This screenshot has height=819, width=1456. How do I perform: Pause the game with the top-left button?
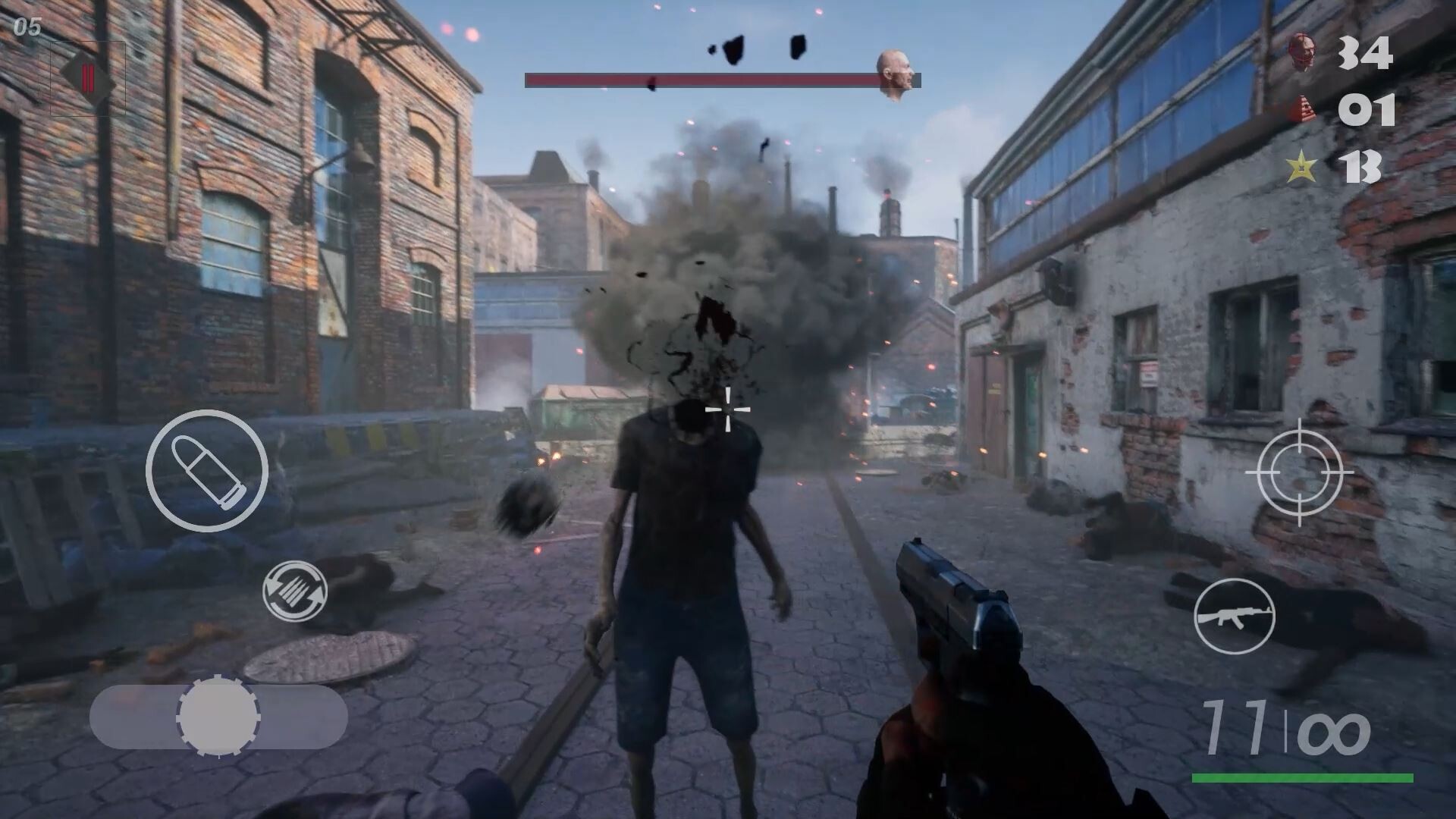coord(88,78)
